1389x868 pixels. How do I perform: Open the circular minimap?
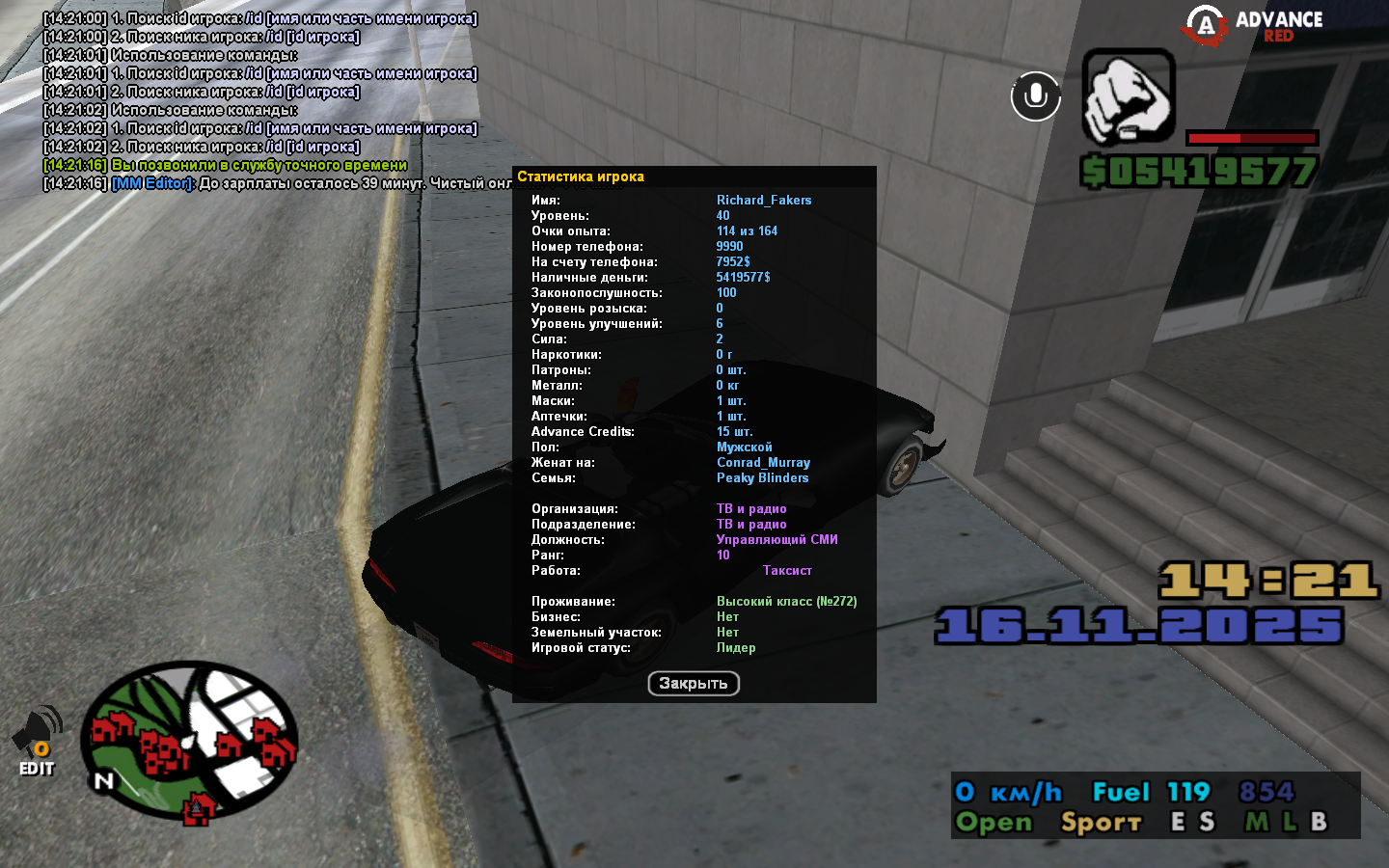pyautogui.click(x=189, y=741)
